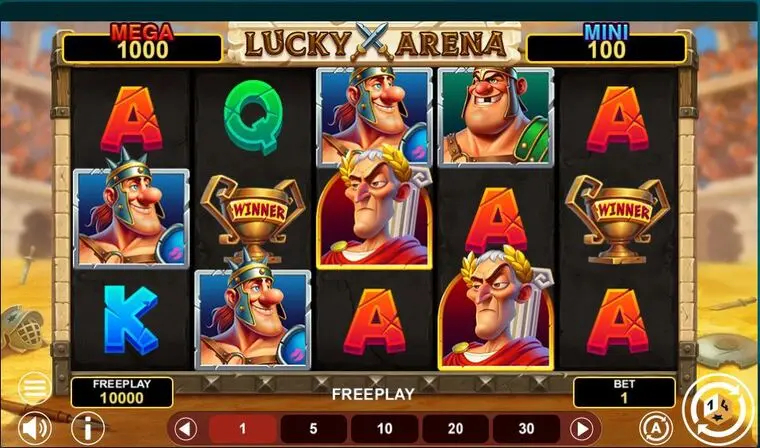This screenshot has height=448, width=760.
Task: Activate the autoplay button
Action: (x=654, y=425)
